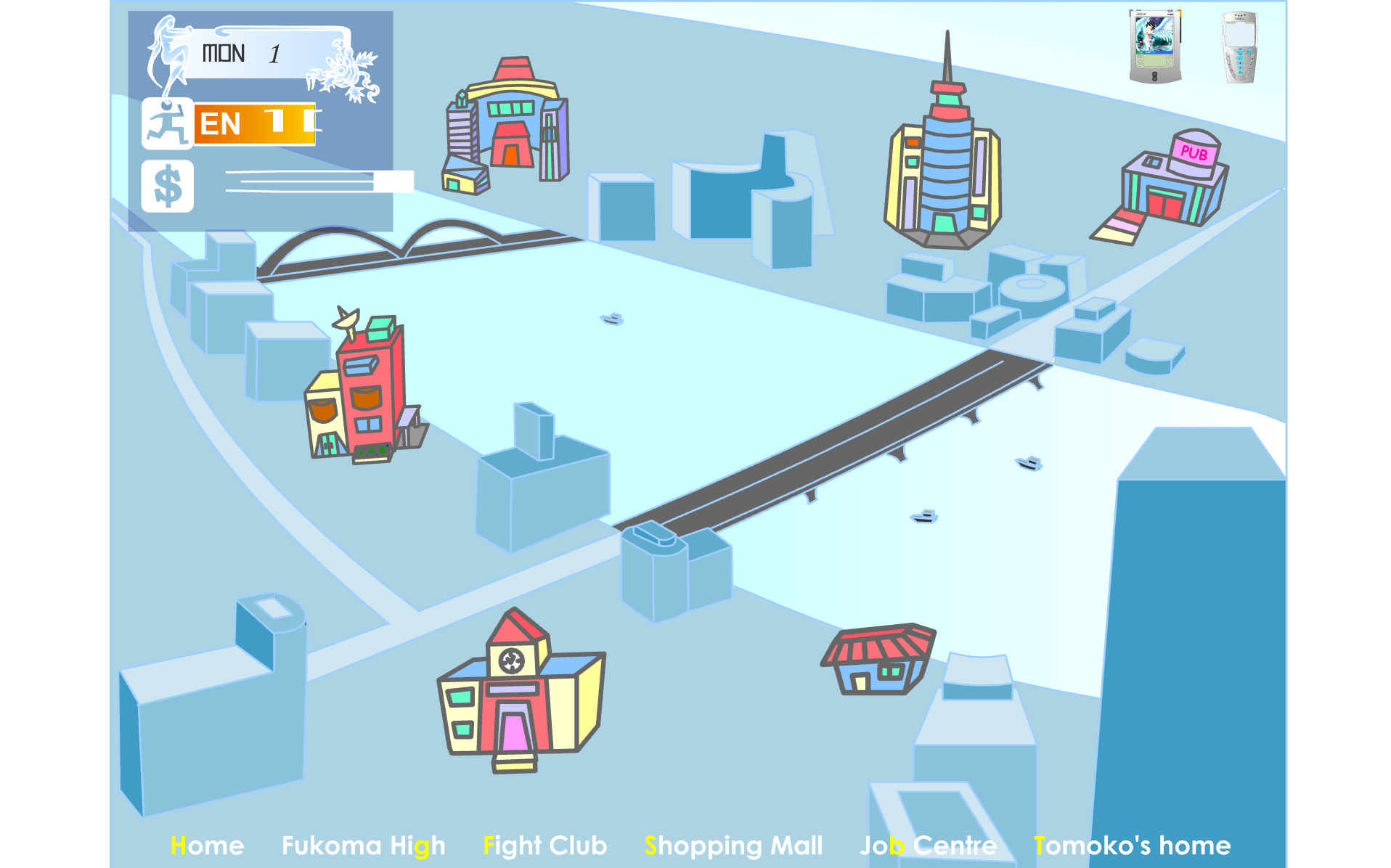Viewport: 1391px width, 868px height.
Task: Select the Tomoko's home label
Action: point(1132,846)
